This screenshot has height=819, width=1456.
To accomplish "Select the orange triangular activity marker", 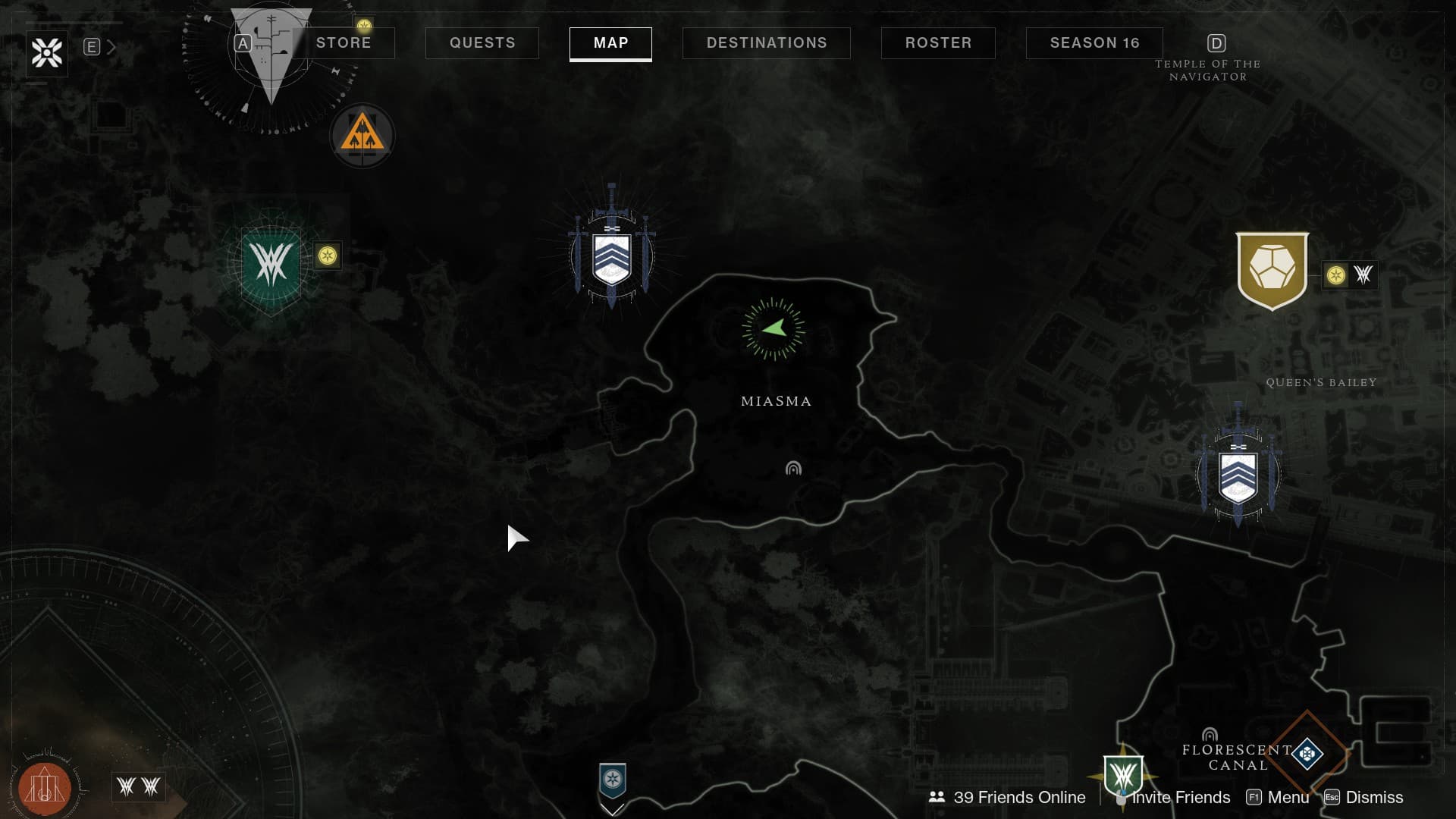I will (362, 136).
